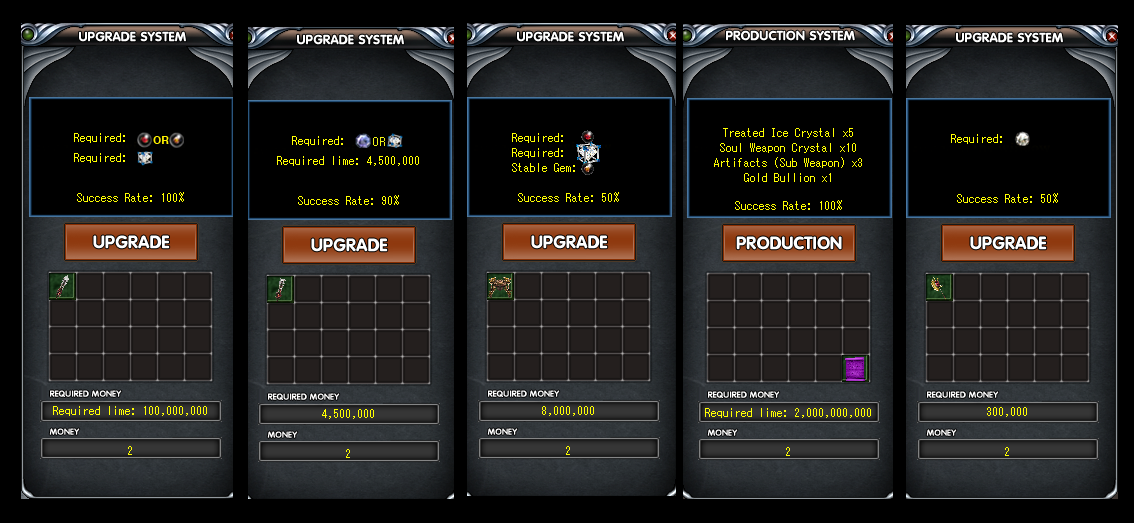Close the upgrade window requiring 300,000 money
The width and height of the screenshot is (1134, 523).
coord(1112,37)
